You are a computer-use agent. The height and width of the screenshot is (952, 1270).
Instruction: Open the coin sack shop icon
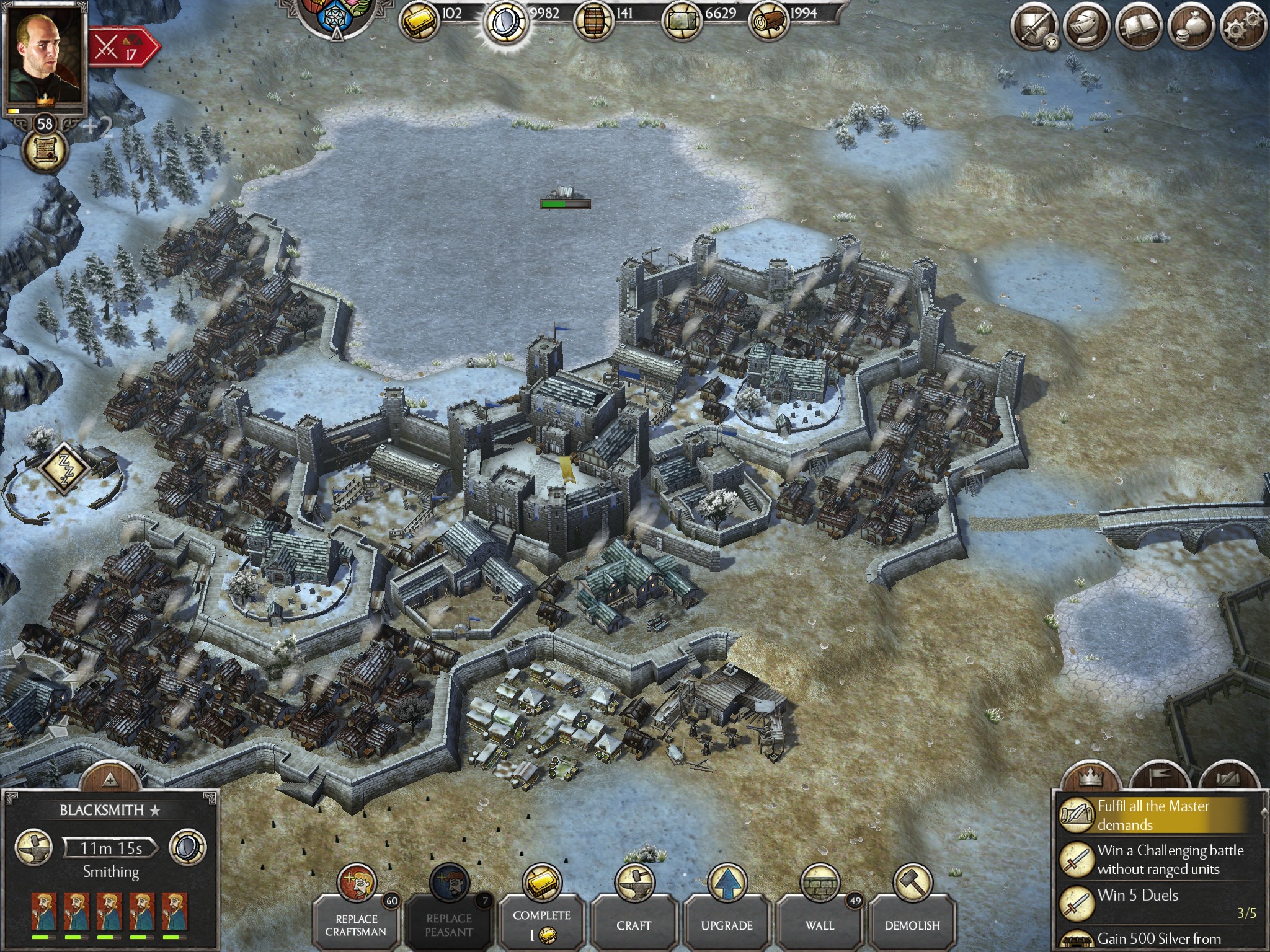point(1191,27)
